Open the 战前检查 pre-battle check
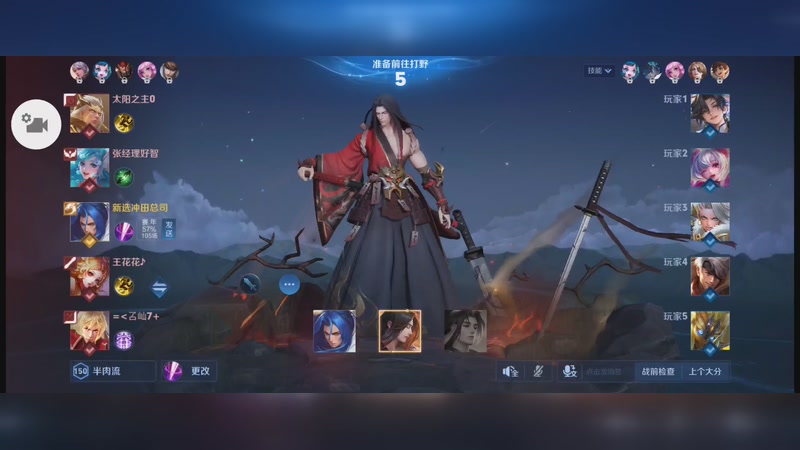The height and width of the screenshot is (450, 800). point(657,371)
